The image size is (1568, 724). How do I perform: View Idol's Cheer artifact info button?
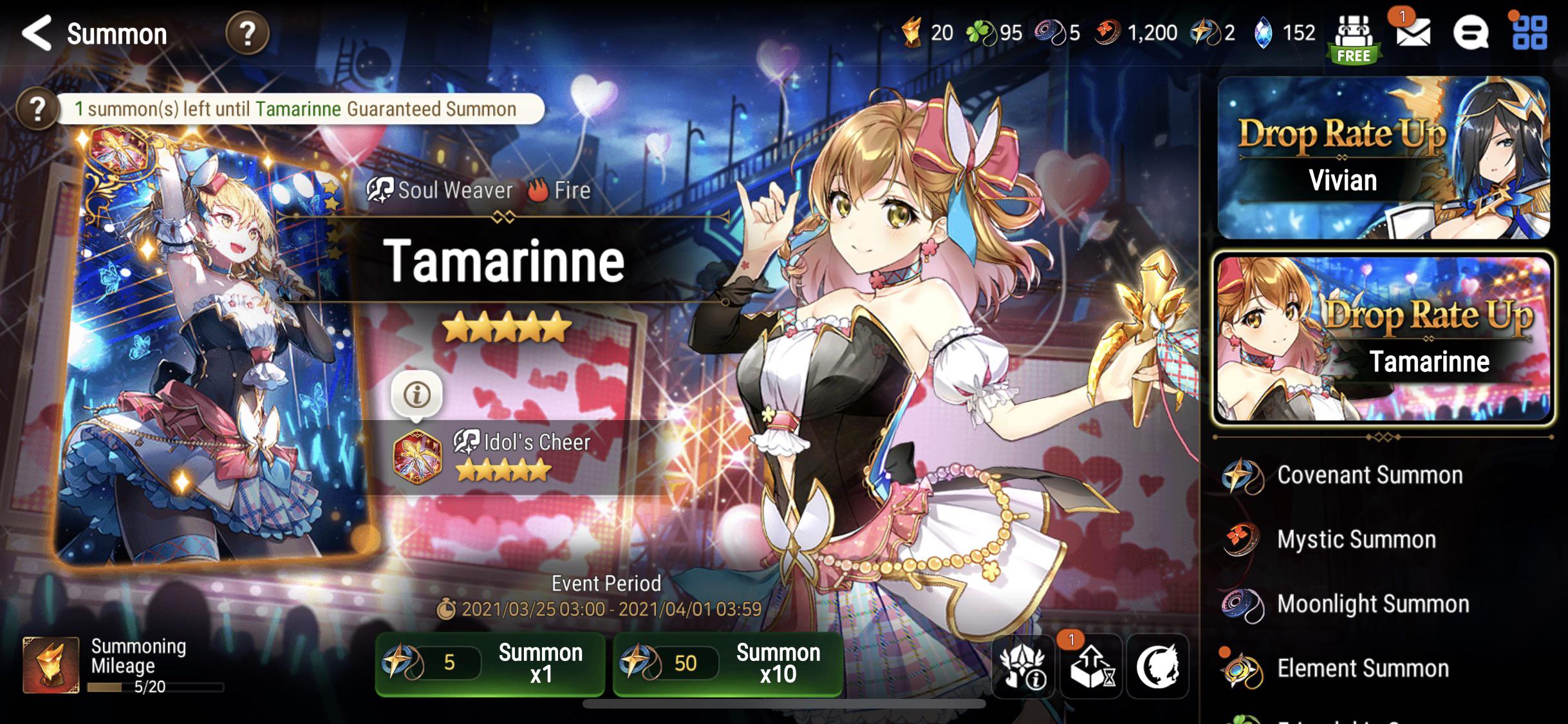(x=416, y=394)
